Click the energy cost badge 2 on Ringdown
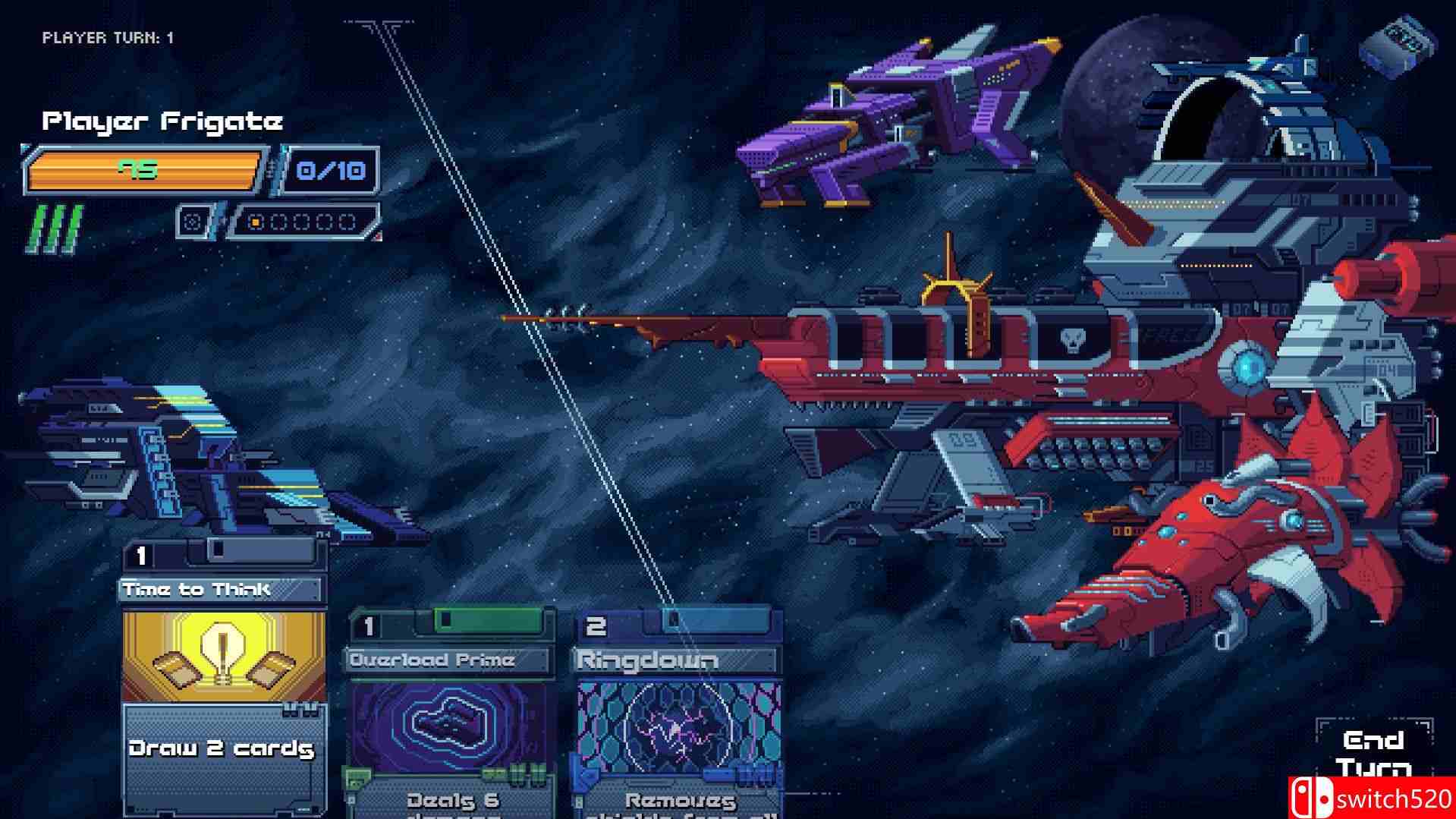Image resolution: width=1456 pixels, height=819 pixels. click(x=595, y=626)
